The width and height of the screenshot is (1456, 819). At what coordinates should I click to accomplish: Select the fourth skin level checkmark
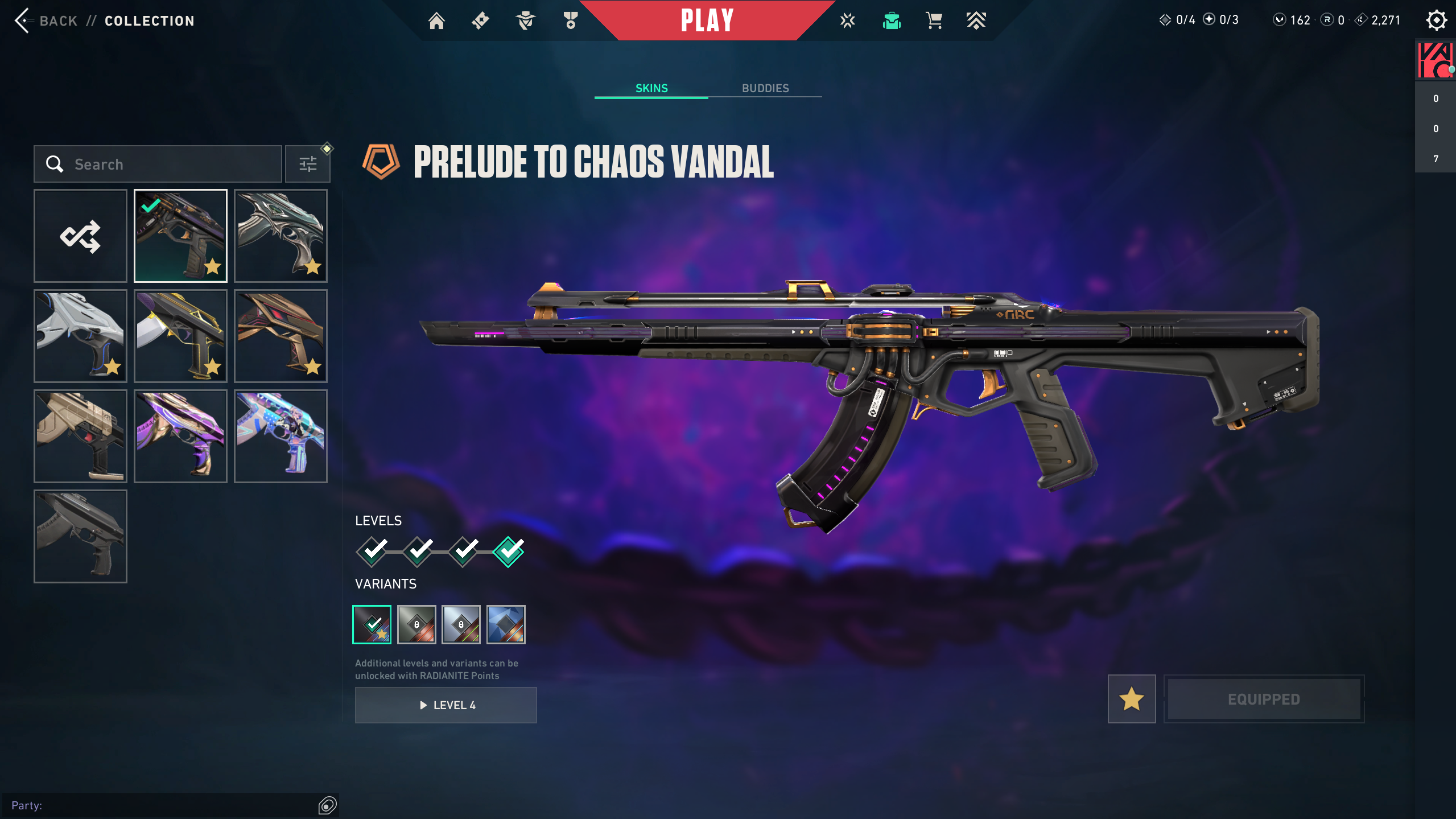click(x=508, y=552)
